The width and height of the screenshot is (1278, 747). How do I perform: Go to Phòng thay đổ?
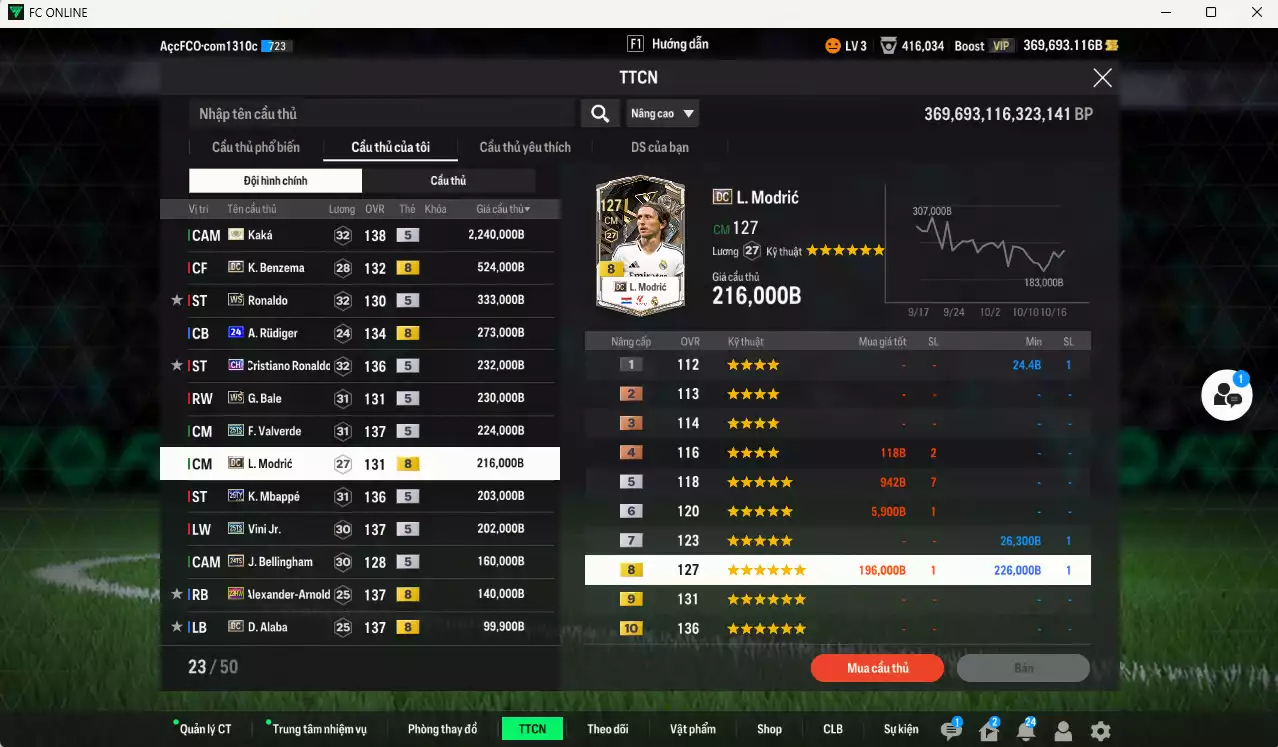coord(442,729)
